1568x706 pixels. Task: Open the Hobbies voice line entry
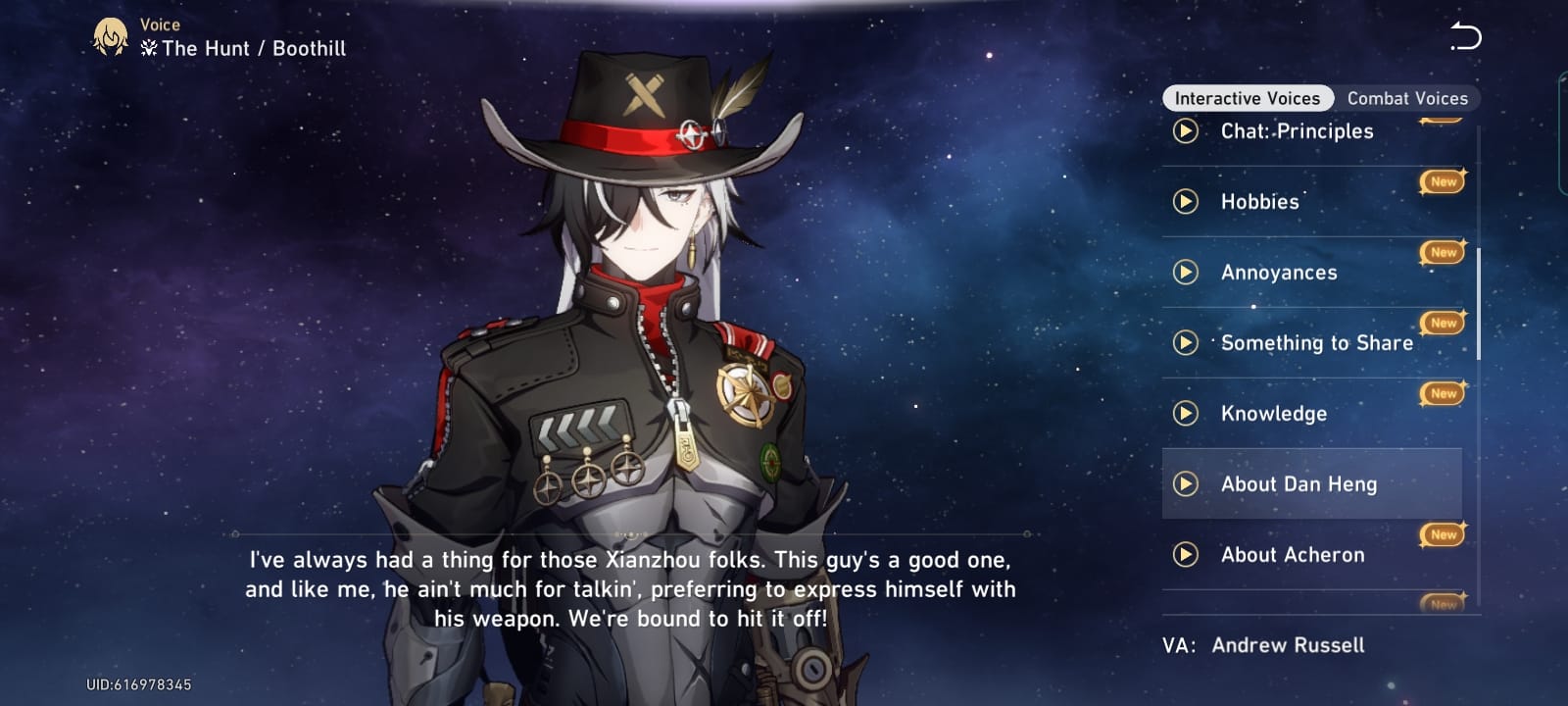1259,202
